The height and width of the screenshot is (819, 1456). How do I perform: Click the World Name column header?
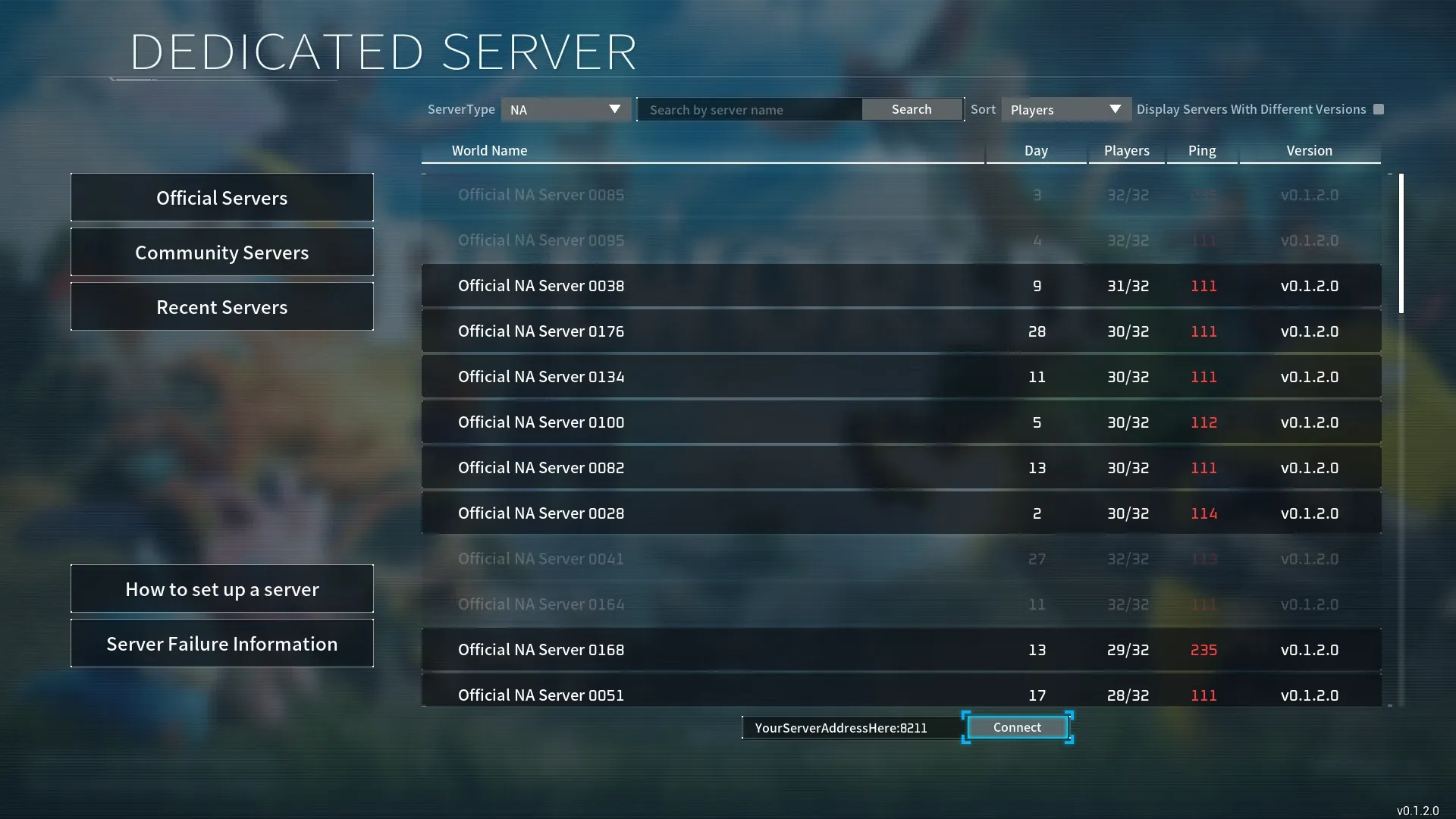489,150
